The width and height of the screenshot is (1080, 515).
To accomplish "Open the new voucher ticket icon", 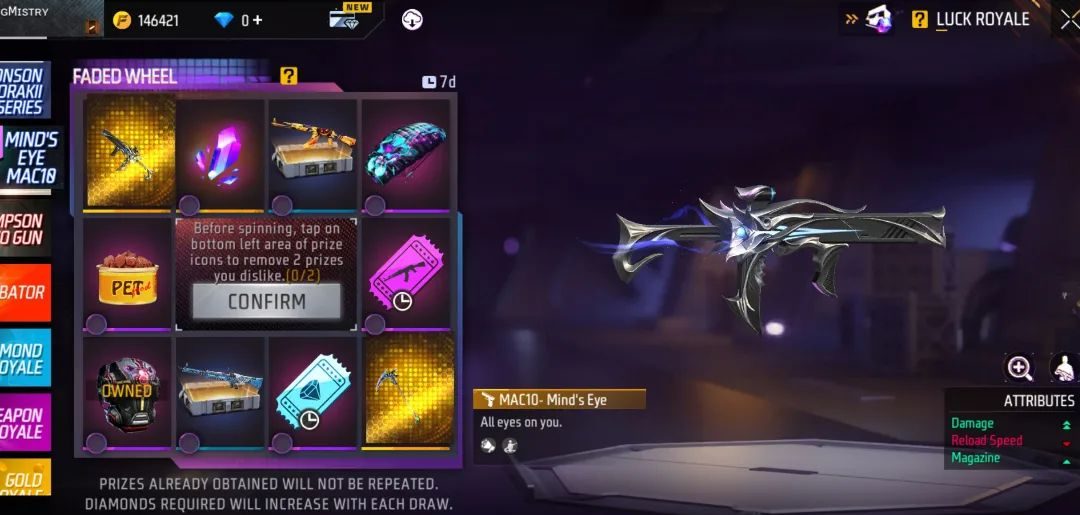I will pos(344,18).
